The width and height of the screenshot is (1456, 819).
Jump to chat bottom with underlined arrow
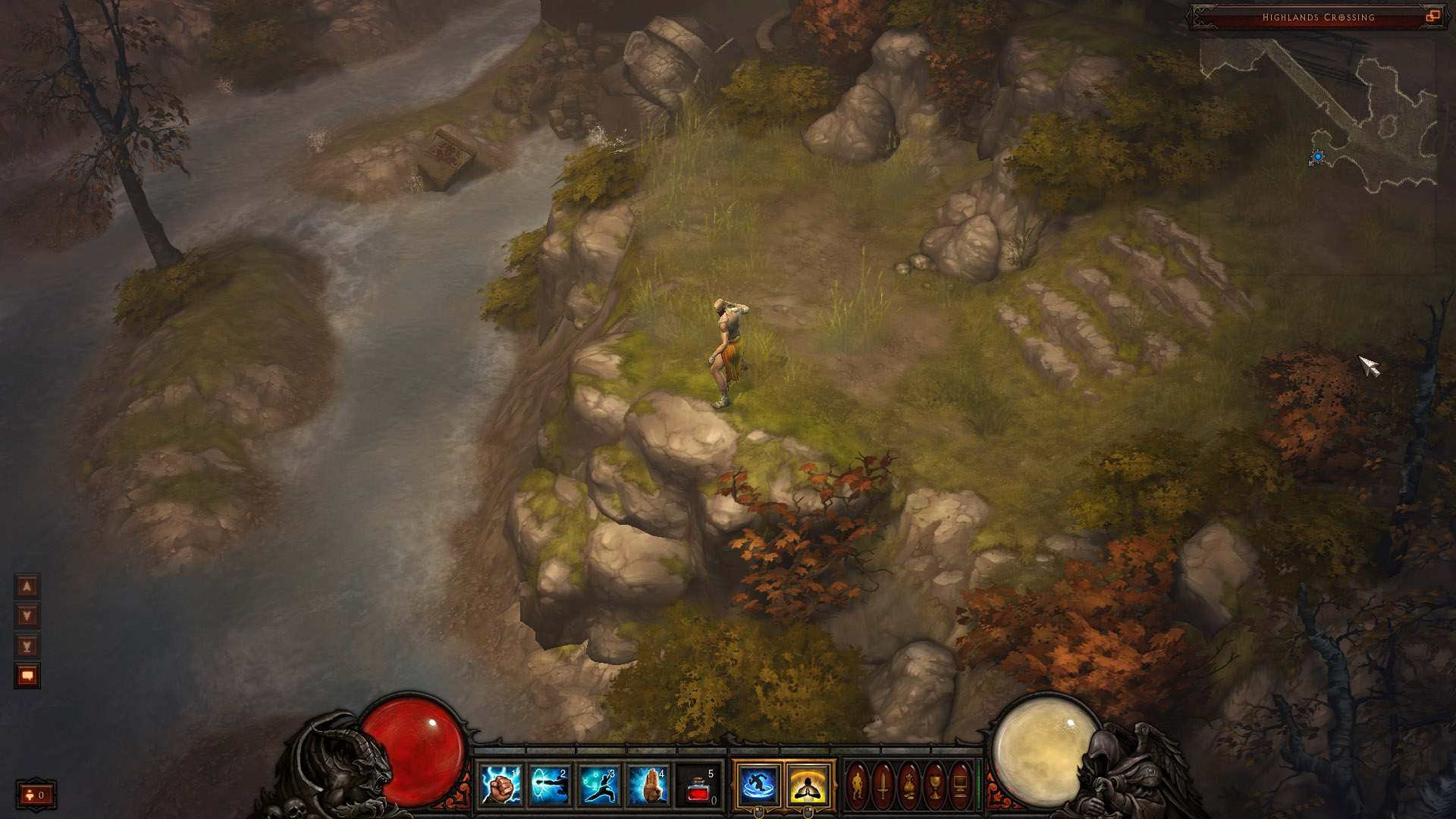(27, 646)
